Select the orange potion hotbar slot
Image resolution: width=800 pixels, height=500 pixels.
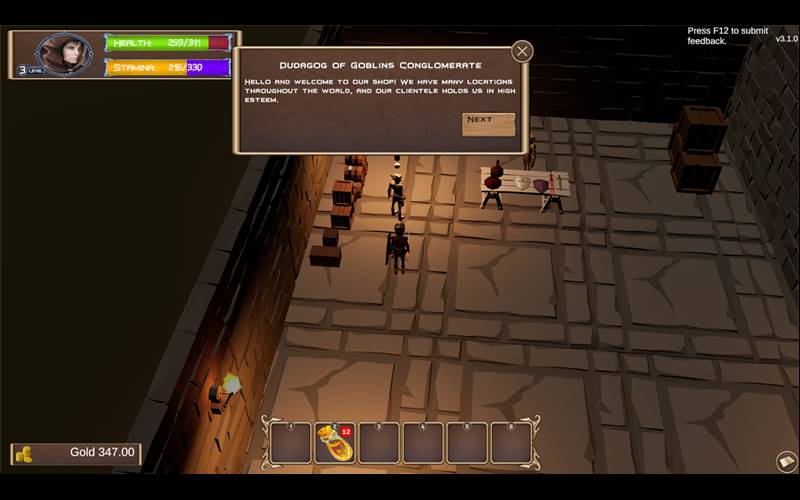[x=334, y=443]
